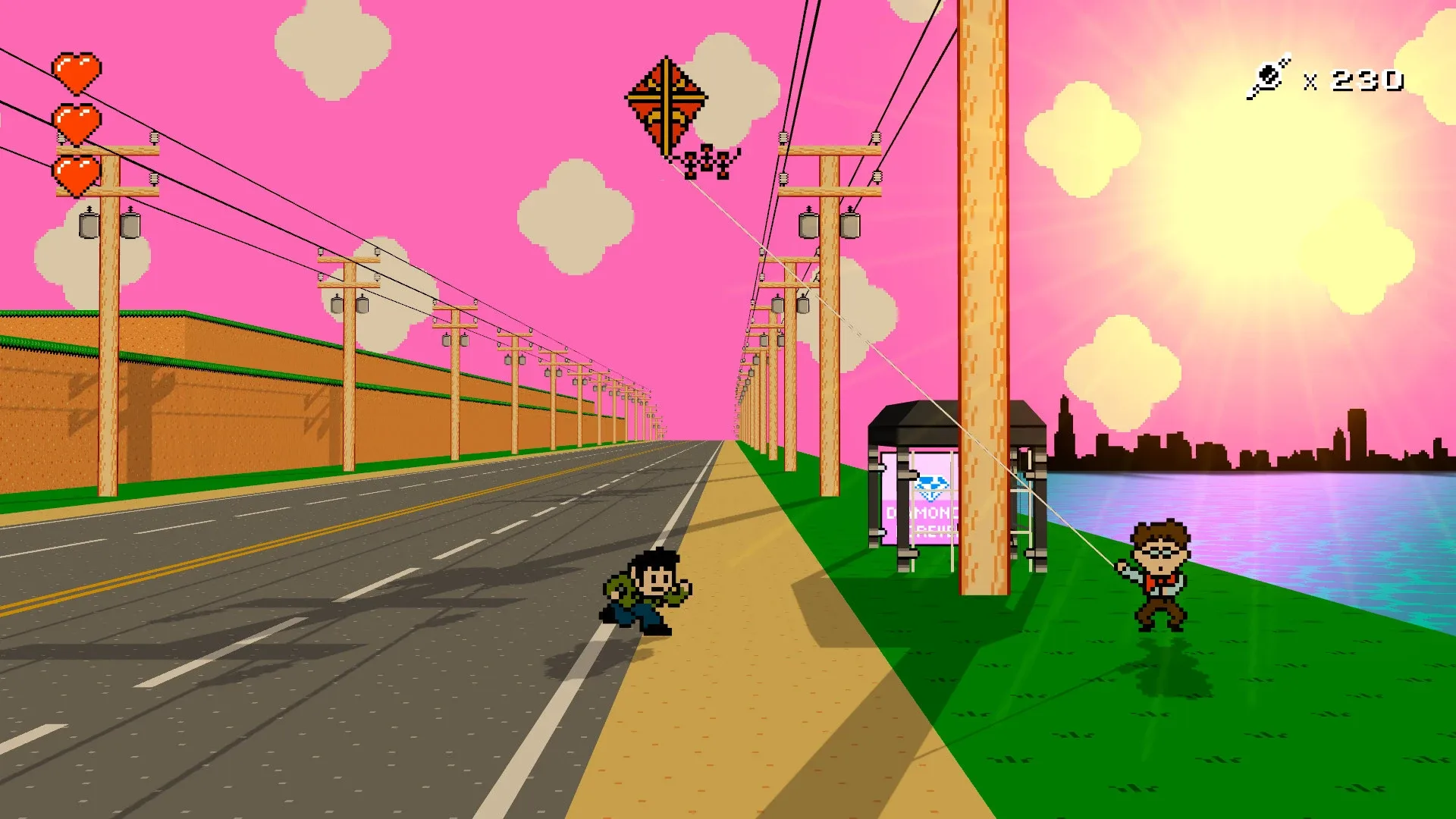Viewport: 1456px width, 819px height.
Task: Click the middle heart in the health meter
Action: [x=76, y=121]
